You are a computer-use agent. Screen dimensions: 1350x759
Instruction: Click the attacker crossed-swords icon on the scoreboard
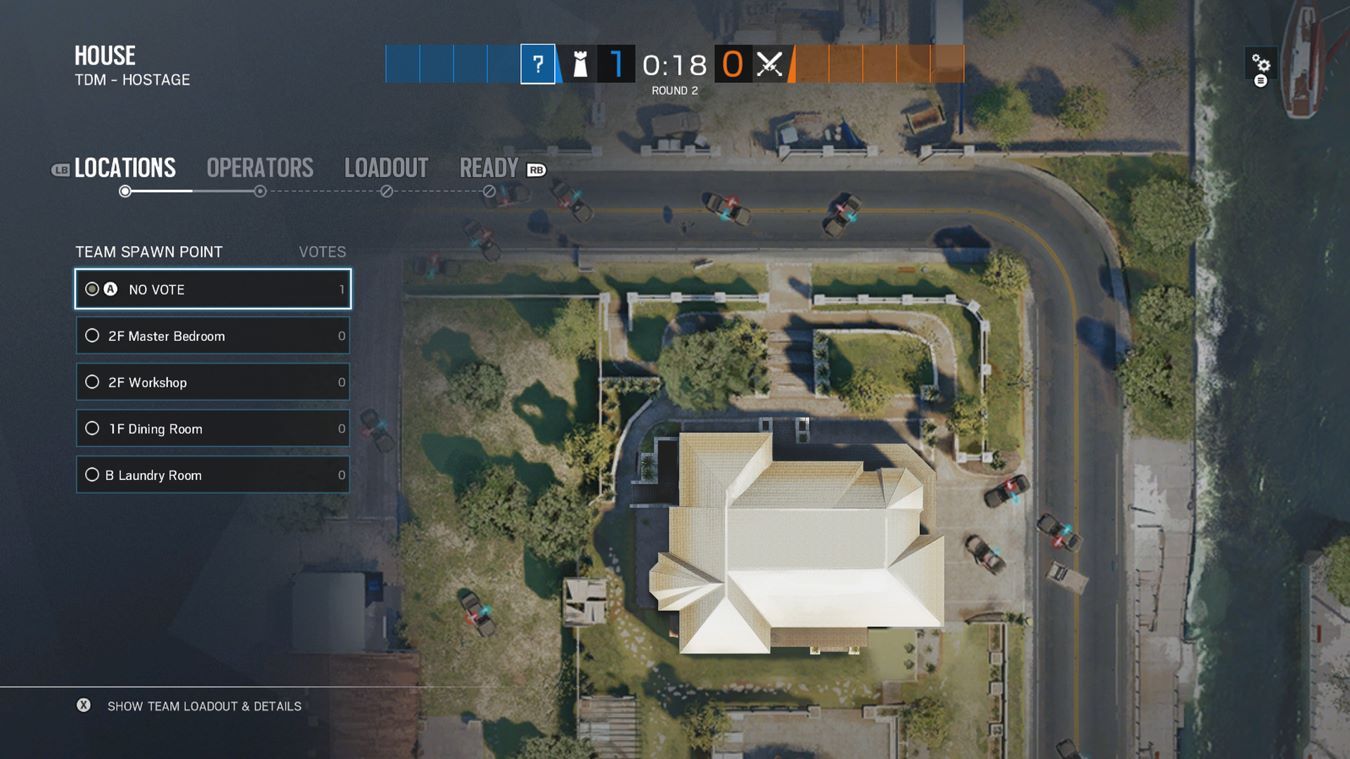click(x=768, y=63)
